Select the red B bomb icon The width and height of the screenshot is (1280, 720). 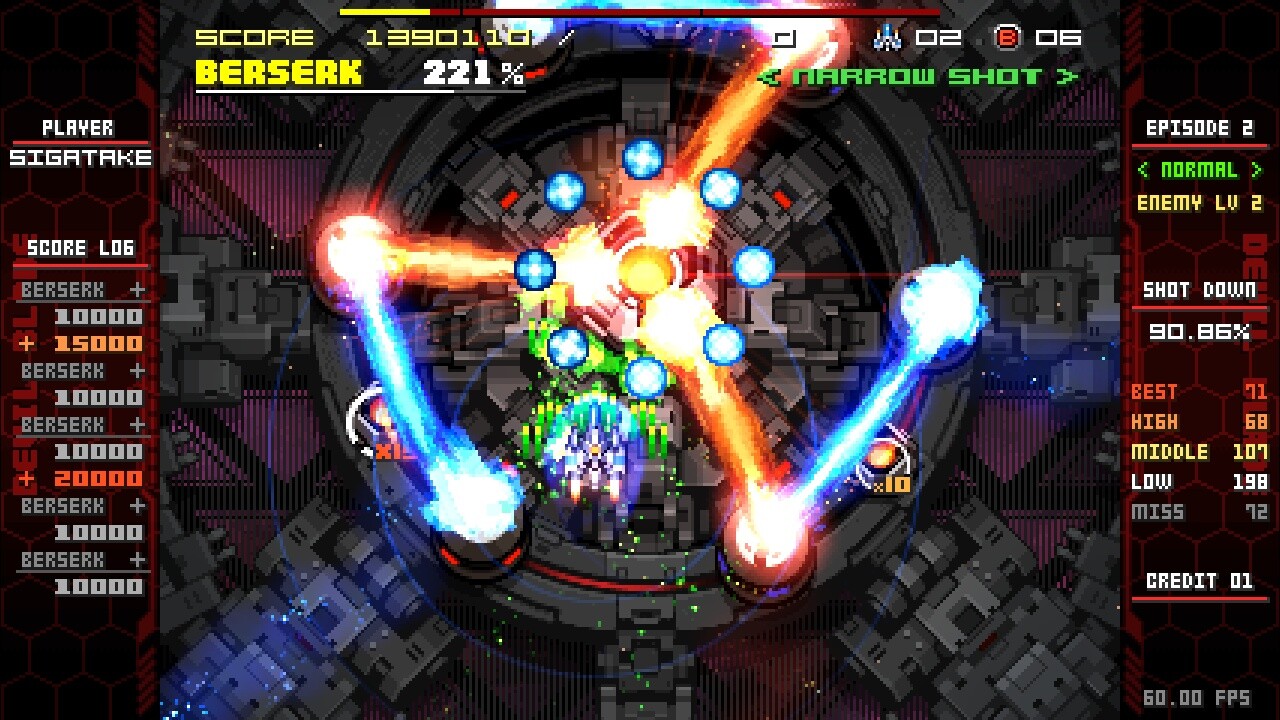pyautogui.click(x=1010, y=38)
